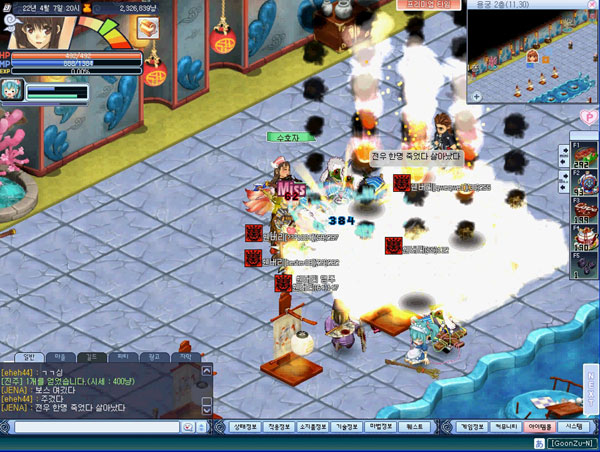Viewport: 600px width, 452px height.
Task: Click the chat message input box
Action: [x=95, y=426]
